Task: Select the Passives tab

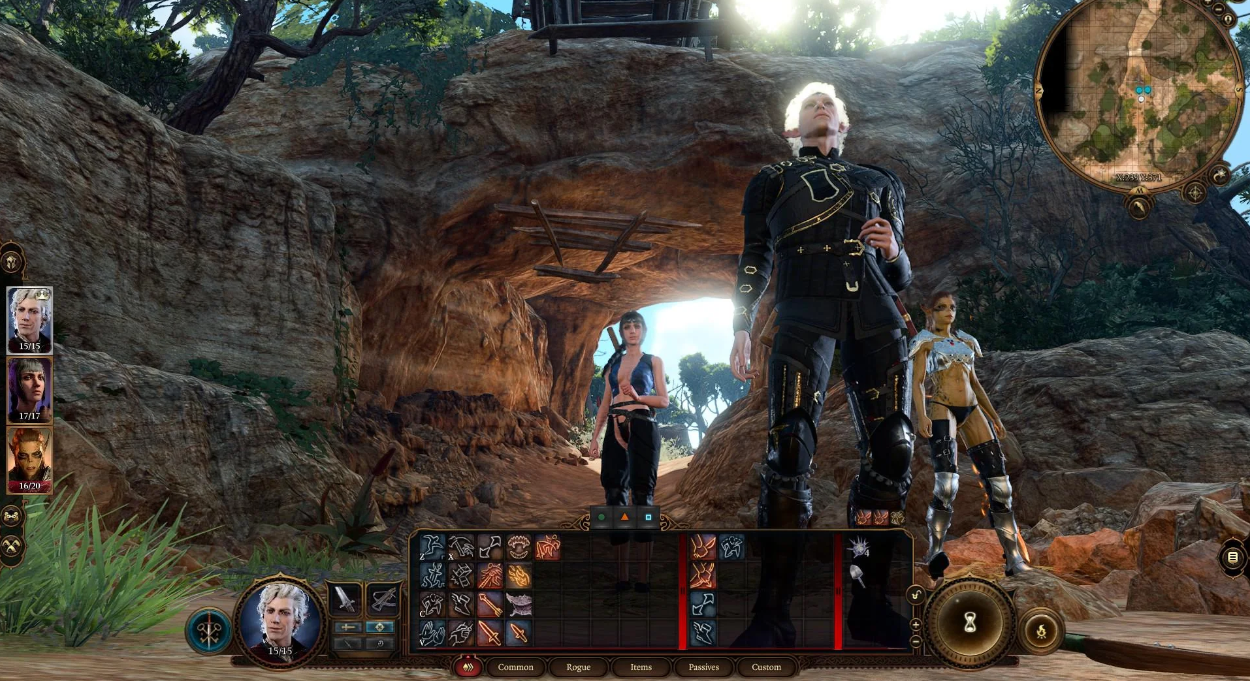Action: pyautogui.click(x=704, y=667)
